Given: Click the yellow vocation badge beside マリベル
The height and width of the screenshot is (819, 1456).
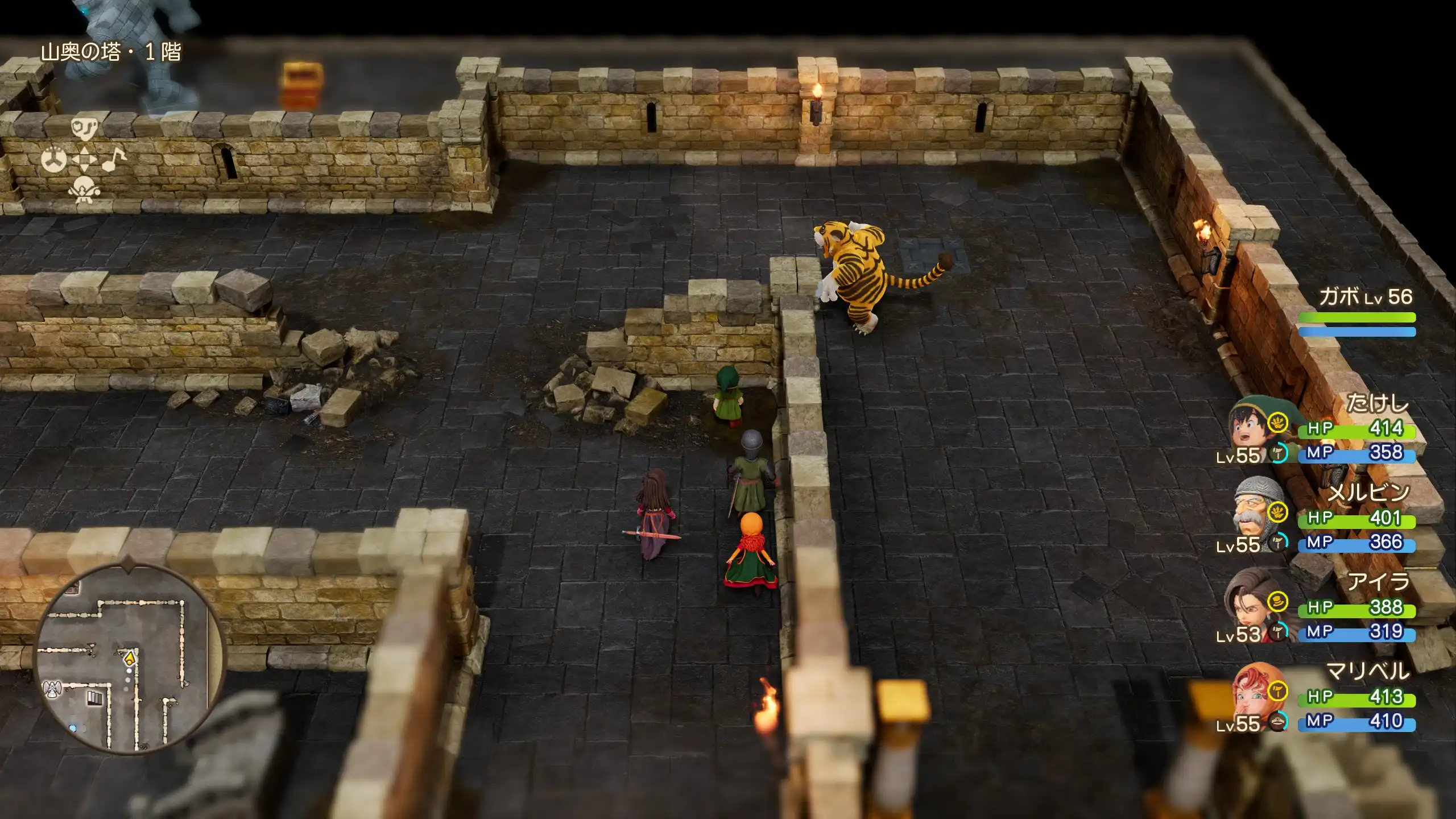Looking at the screenshot, I should (x=1278, y=691).
